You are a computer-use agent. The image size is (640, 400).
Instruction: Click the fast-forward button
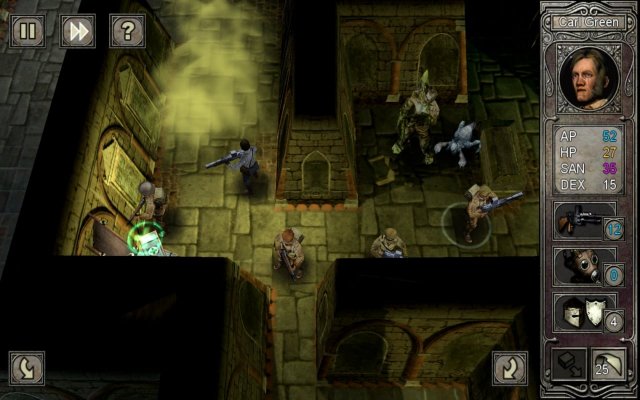[77, 31]
